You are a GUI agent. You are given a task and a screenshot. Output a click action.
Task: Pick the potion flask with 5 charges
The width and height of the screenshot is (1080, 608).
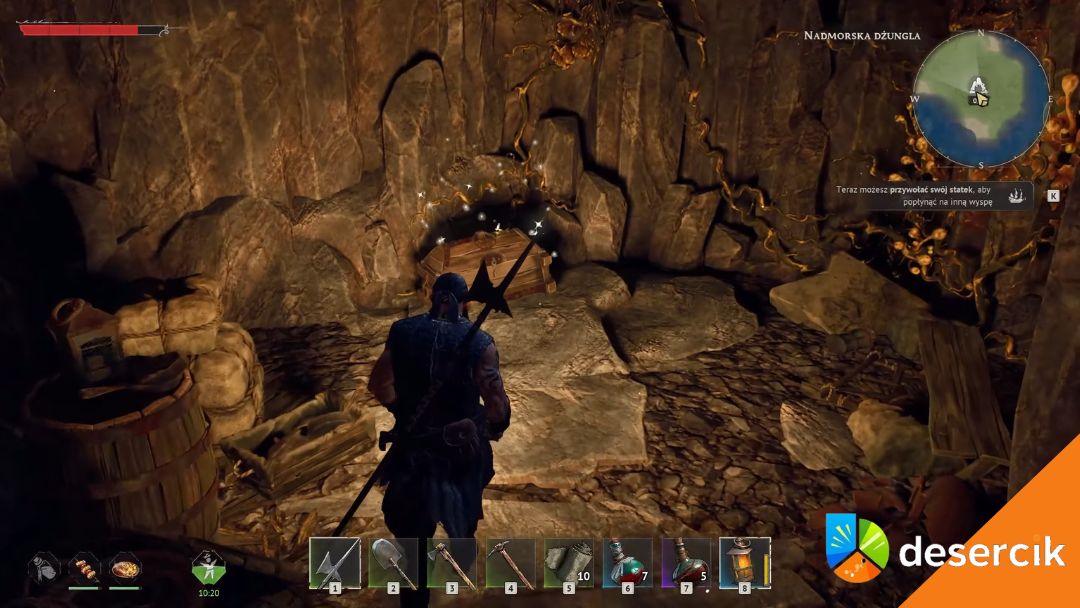pos(687,563)
